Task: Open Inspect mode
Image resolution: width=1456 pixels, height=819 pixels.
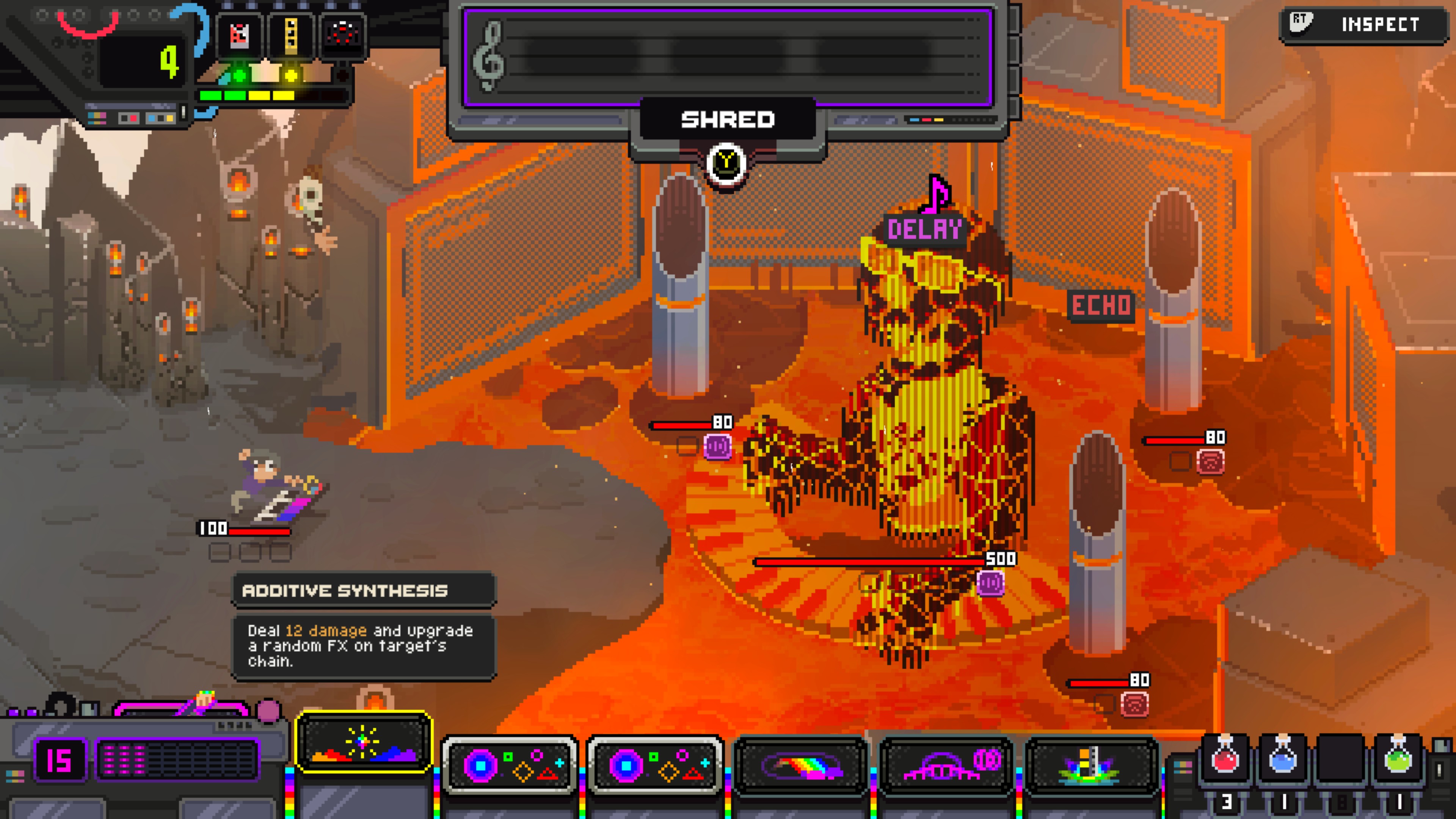Action: pos(1363,24)
